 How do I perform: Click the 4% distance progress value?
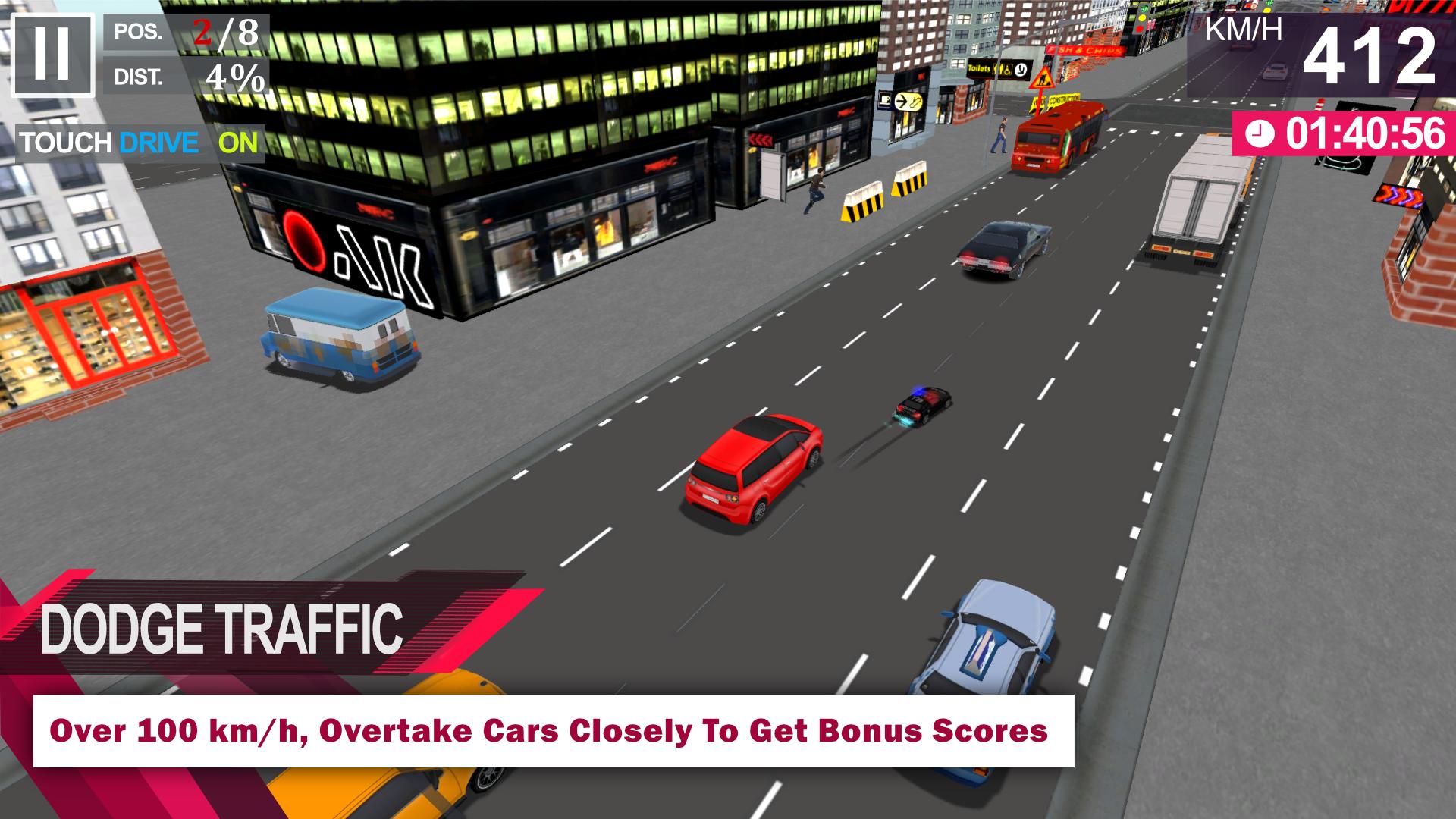click(x=235, y=78)
